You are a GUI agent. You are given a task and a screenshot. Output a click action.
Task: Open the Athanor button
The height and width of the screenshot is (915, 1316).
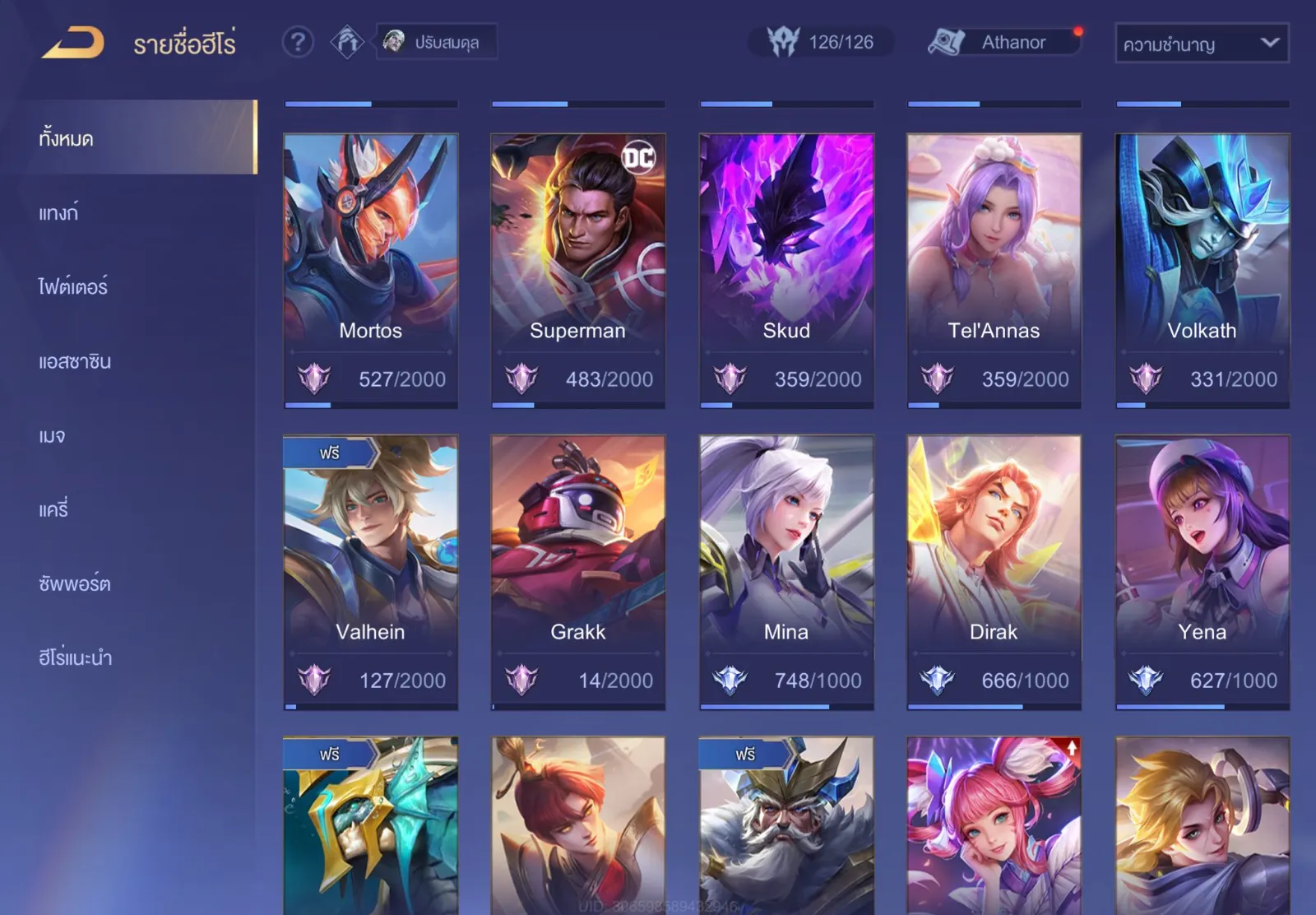[1003, 42]
